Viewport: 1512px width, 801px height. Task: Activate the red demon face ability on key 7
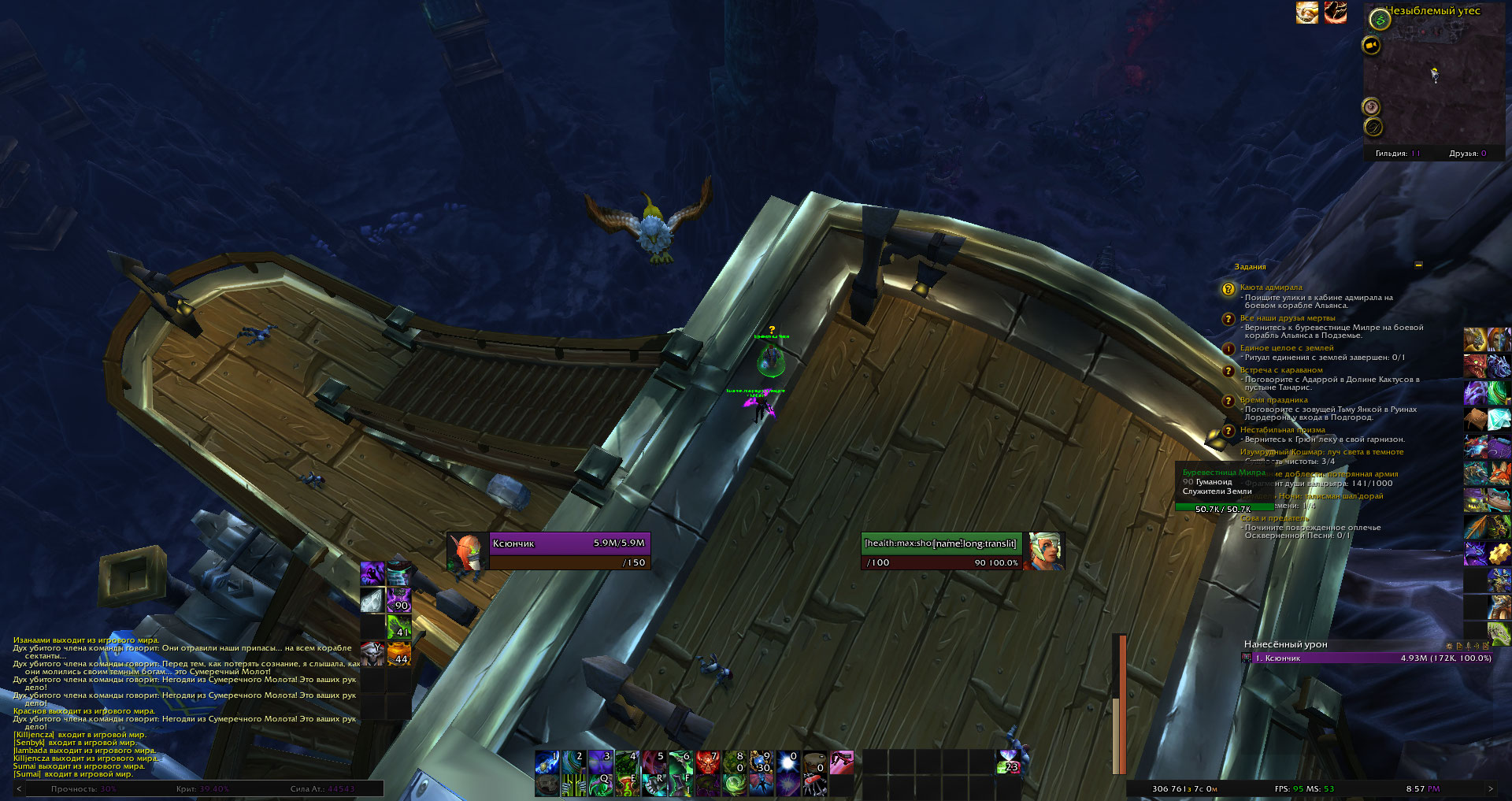707,762
